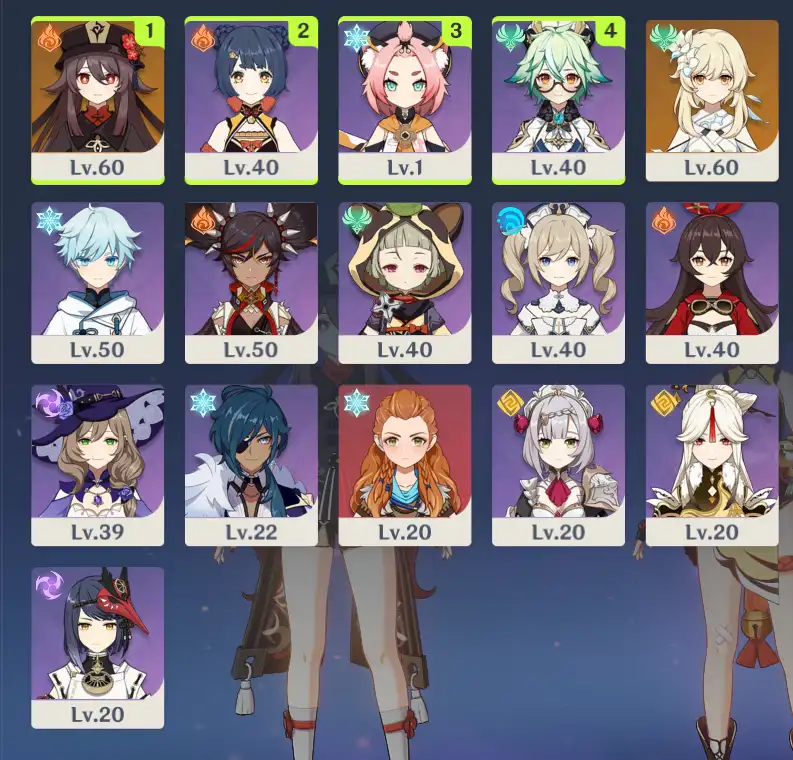Screen dimensions: 793x760
Task: Select Chongyun's Lv.50 Cryo card
Action: pos(97,282)
